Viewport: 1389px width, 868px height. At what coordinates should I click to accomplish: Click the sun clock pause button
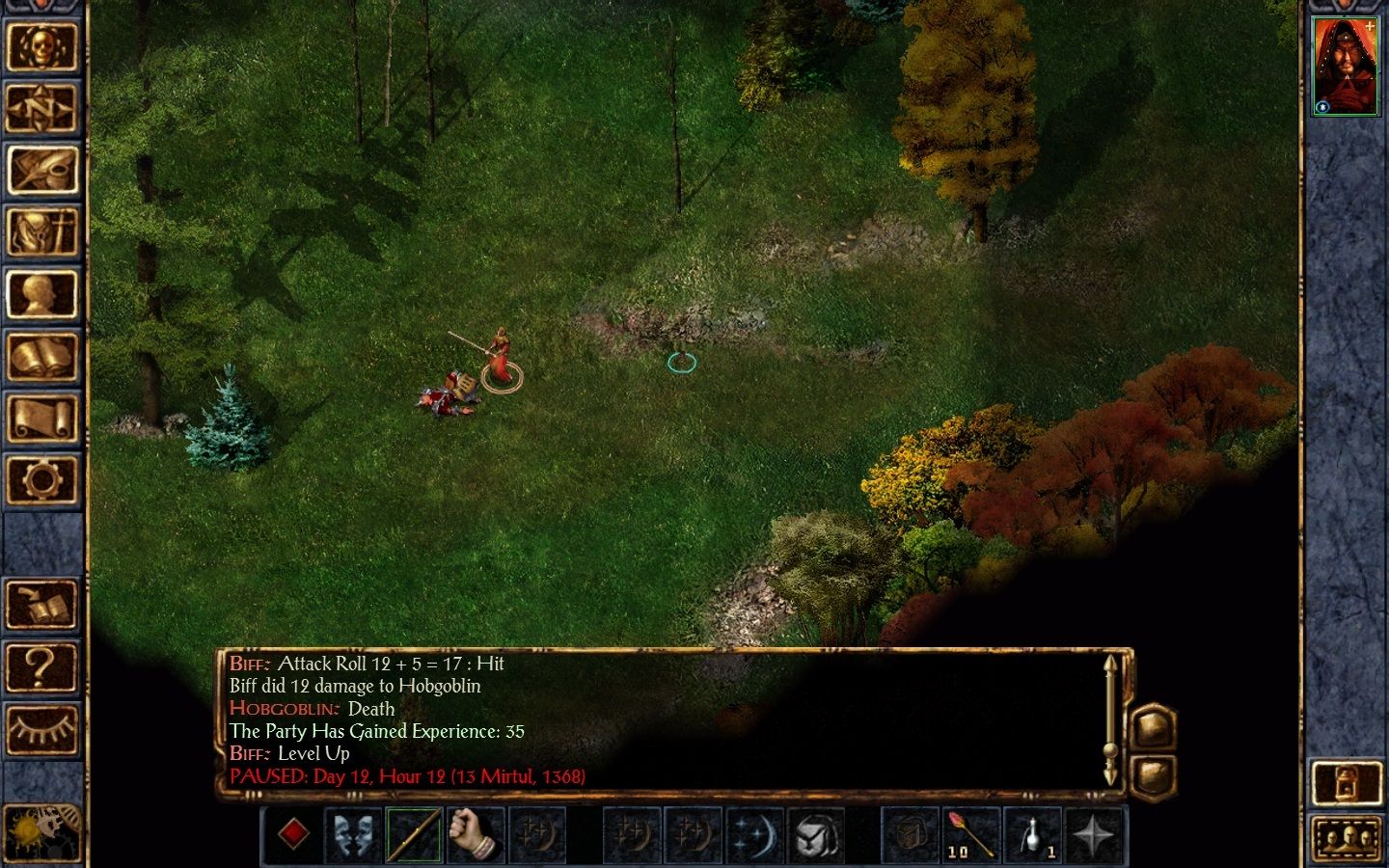click(x=41, y=831)
